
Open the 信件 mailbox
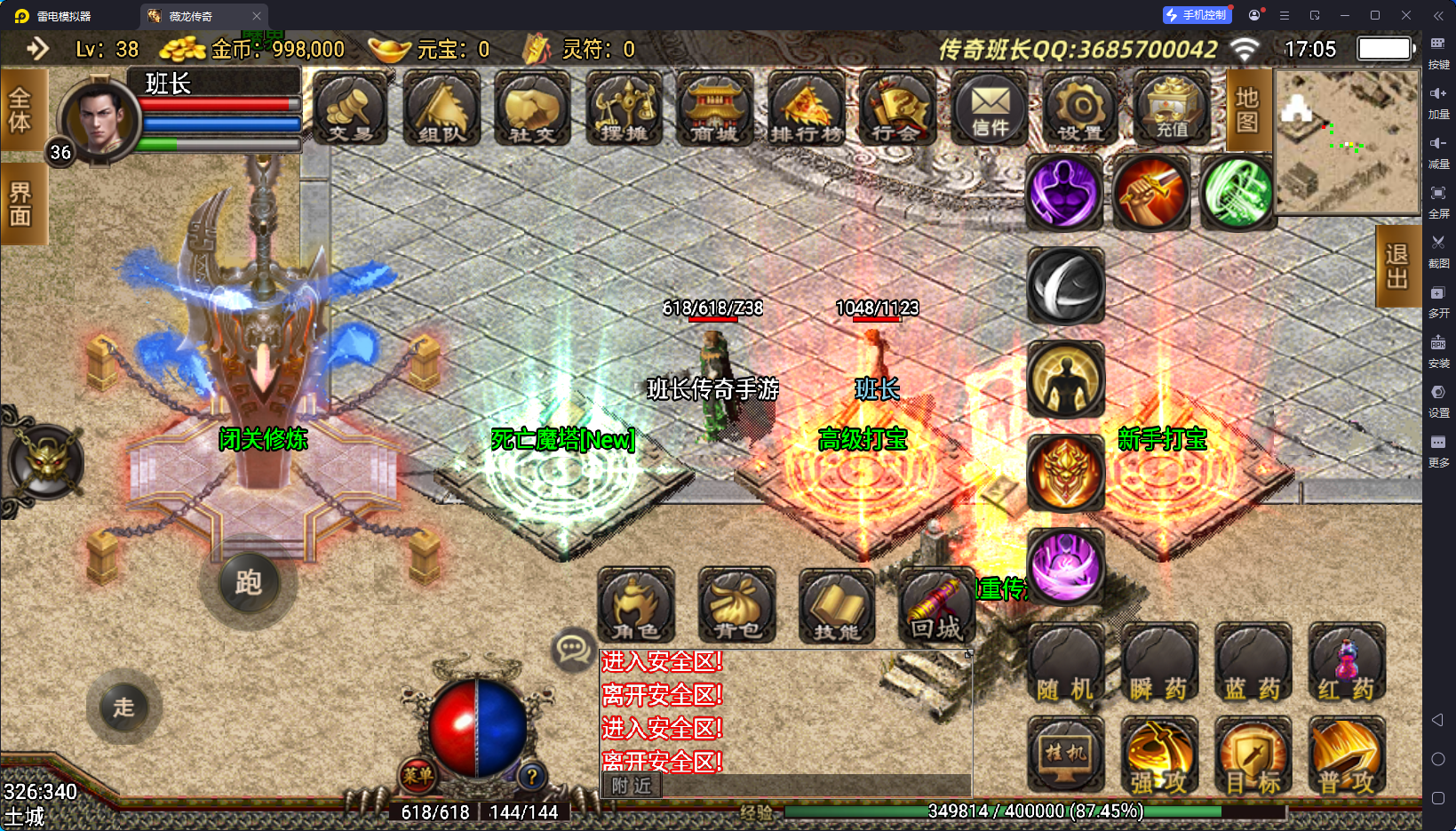coord(990,109)
